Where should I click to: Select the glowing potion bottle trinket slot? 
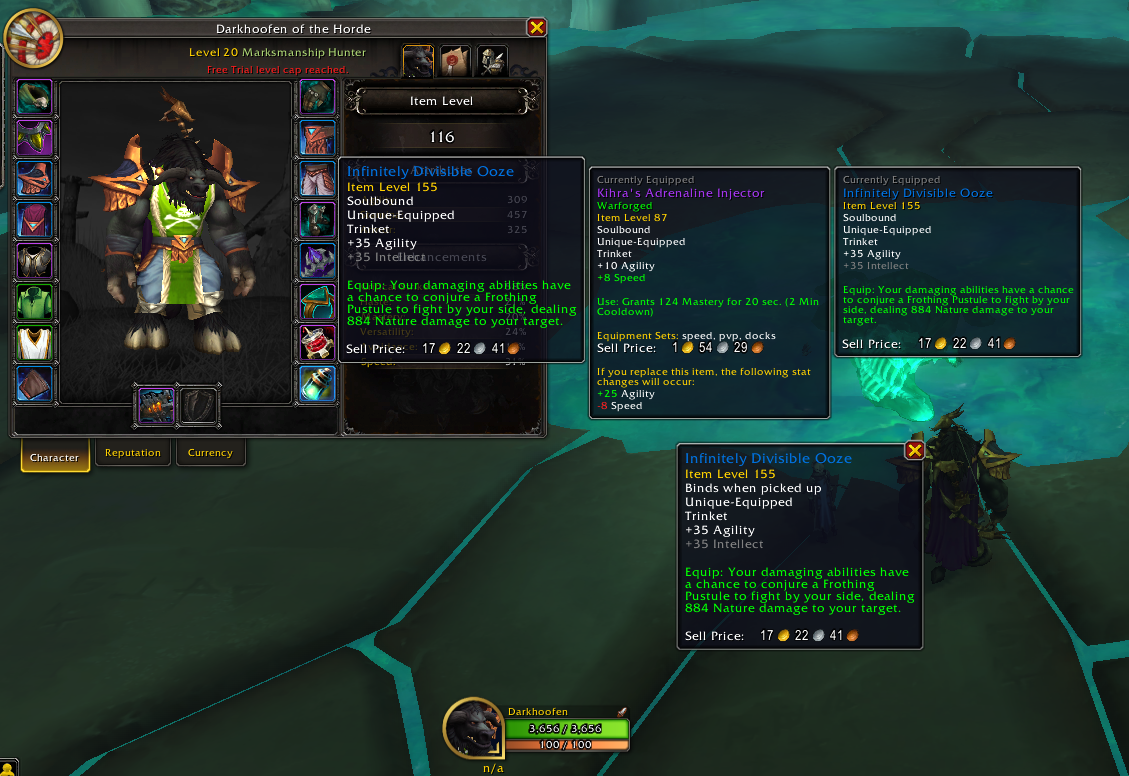click(x=317, y=384)
